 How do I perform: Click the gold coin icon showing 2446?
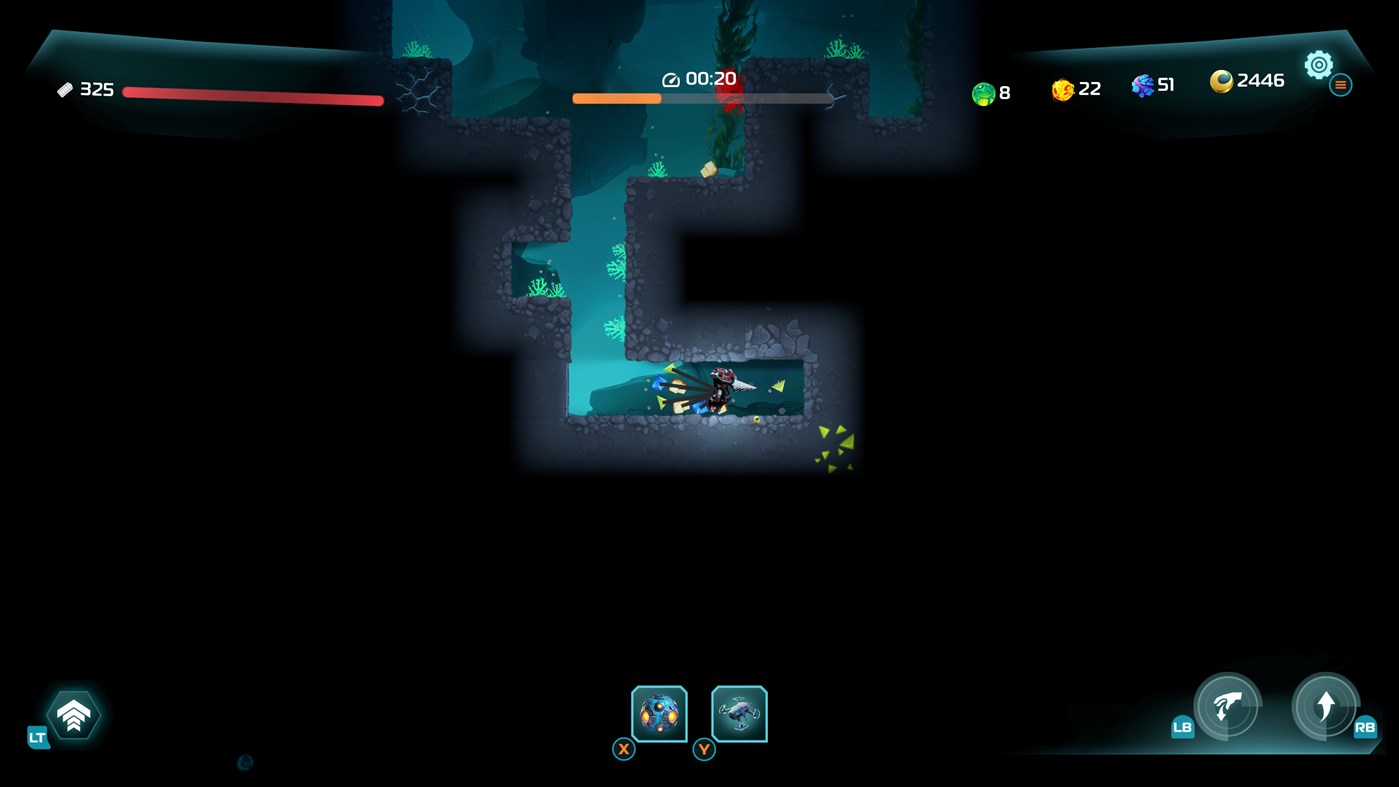click(1223, 81)
